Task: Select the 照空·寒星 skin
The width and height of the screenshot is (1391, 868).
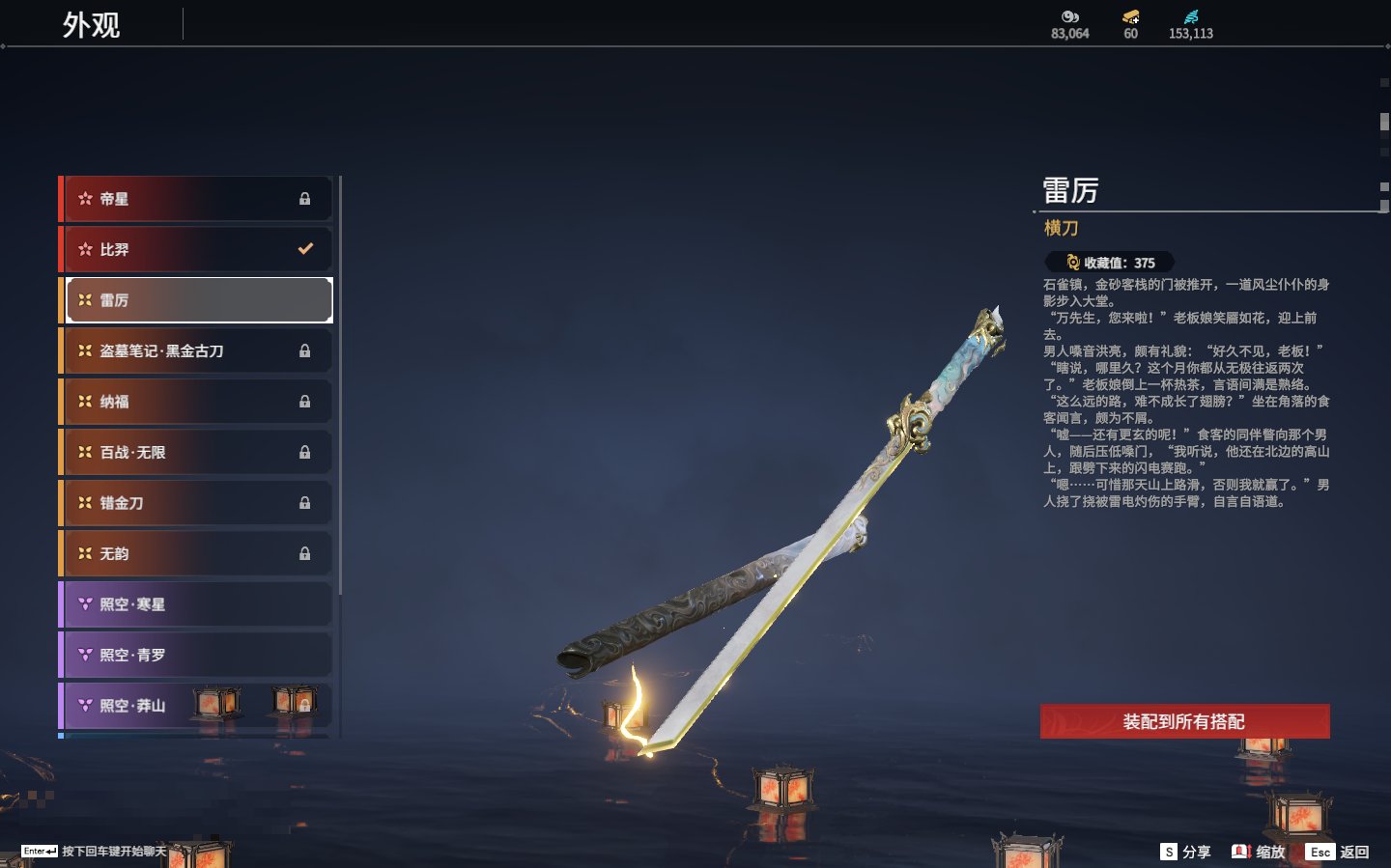Action: [197, 604]
